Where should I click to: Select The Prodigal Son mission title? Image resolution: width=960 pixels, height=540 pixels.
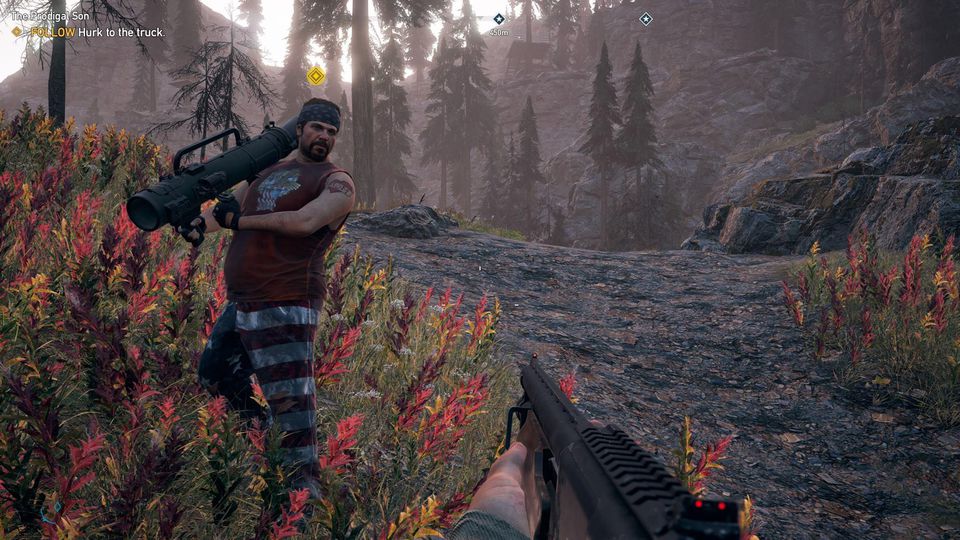pyautogui.click(x=47, y=18)
